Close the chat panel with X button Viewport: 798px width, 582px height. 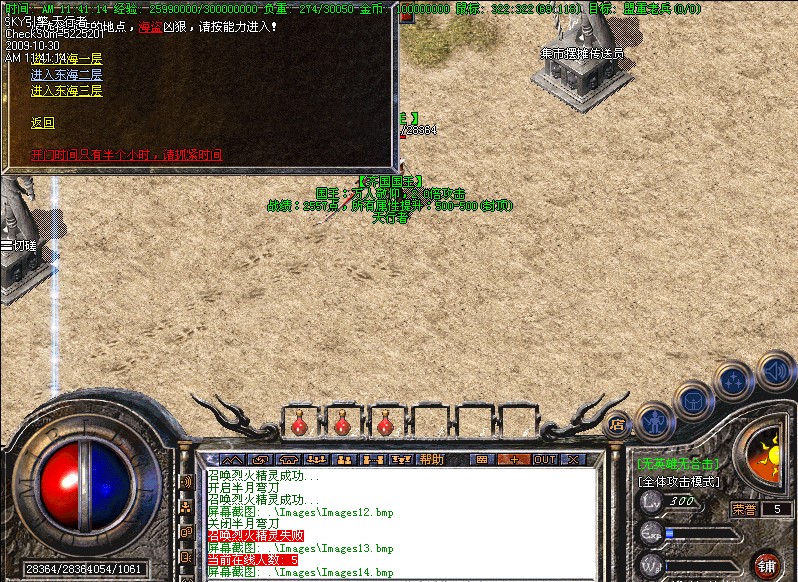click(574, 459)
